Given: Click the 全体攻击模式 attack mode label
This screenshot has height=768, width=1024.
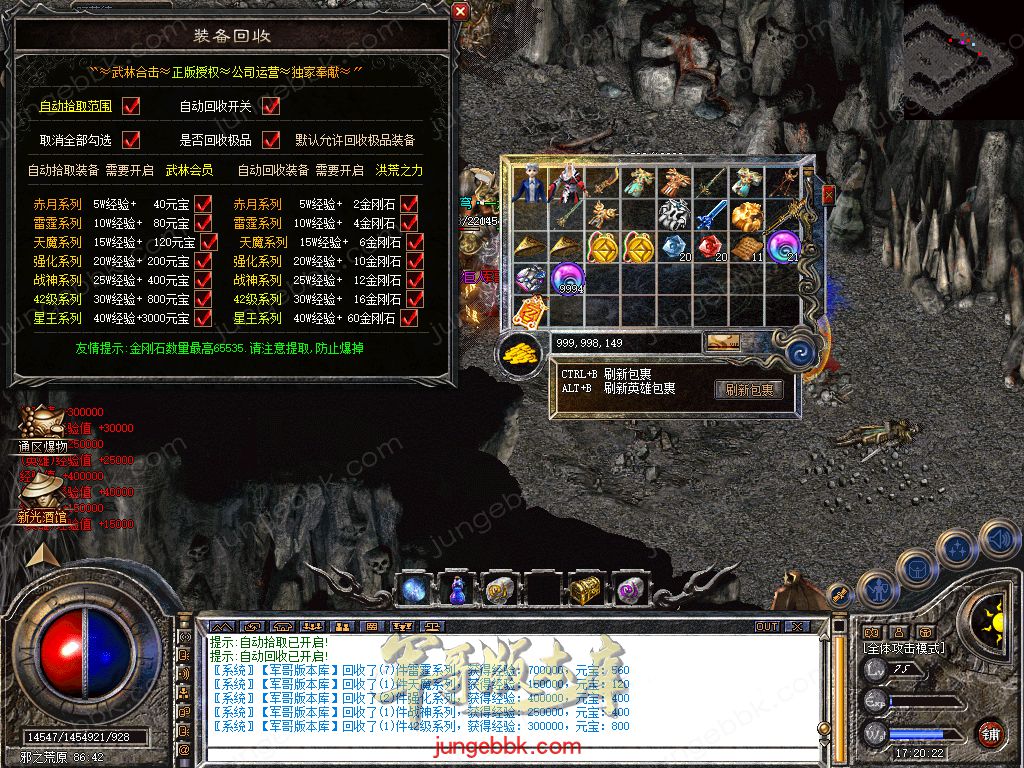Looking at the screenshot, I should tap(904, 648).
